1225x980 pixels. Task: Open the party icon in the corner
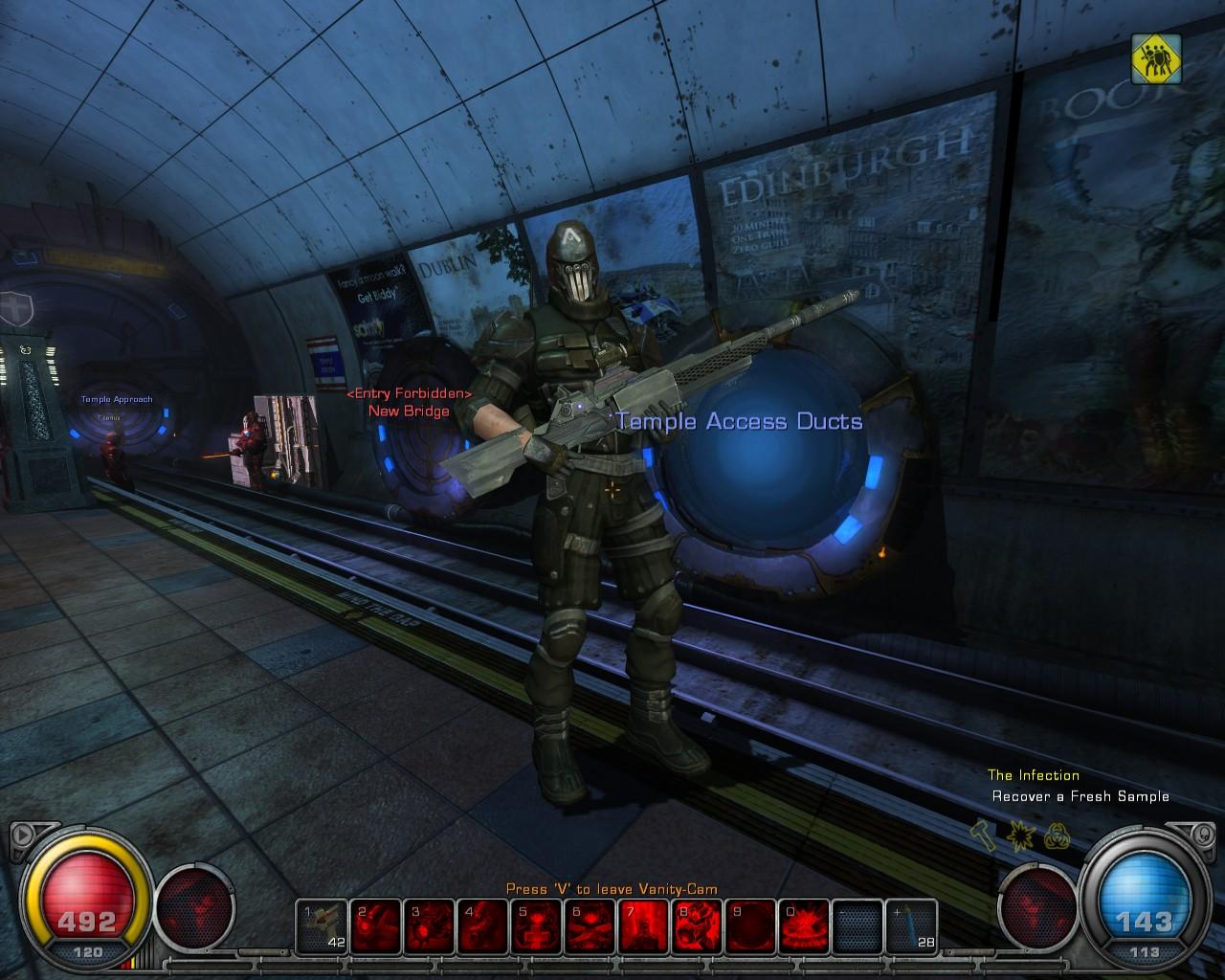pyautogui.click(x=1156, y=59)
